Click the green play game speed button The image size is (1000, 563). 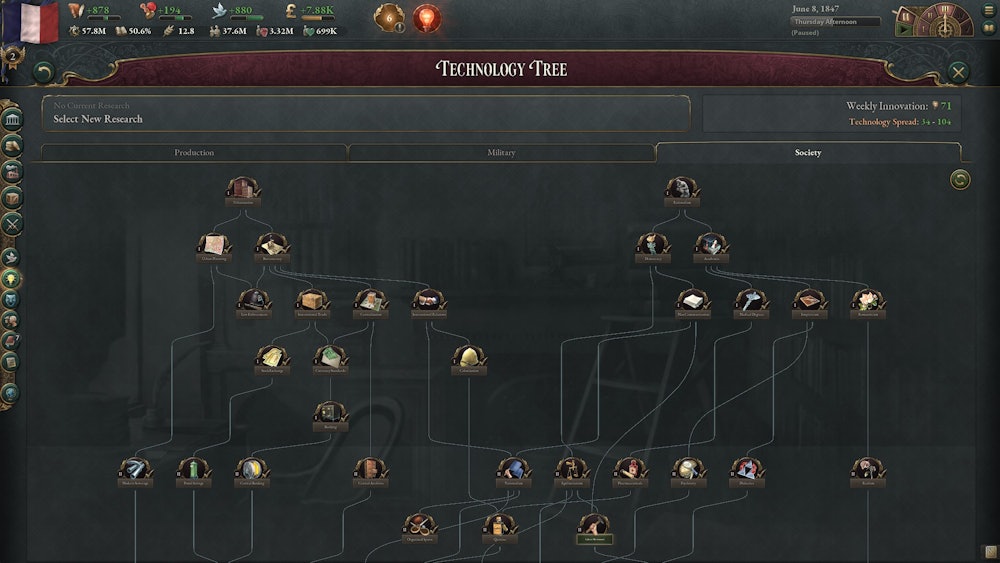[x=904, y=30]
